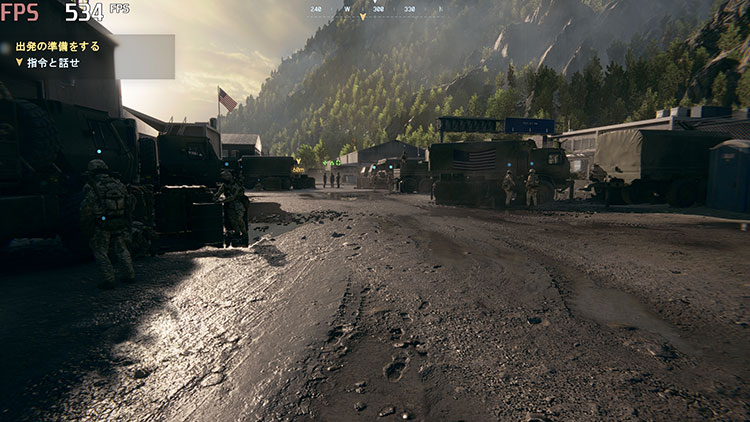Select the 出発の準備をする objective title
The height and width of the screenshot is (422, 750).
coord(57,46)
